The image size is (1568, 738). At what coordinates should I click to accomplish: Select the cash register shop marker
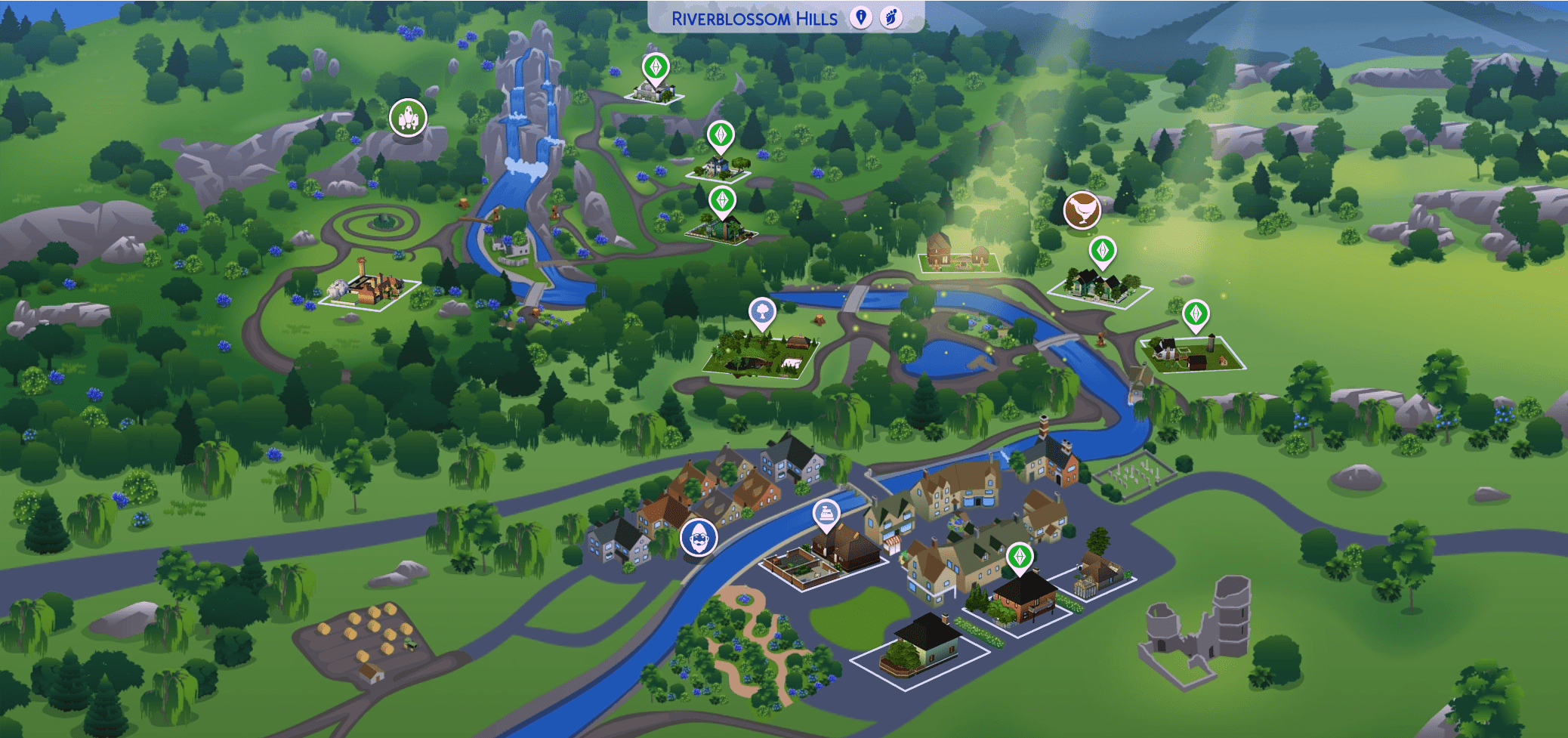coord(826,514)
